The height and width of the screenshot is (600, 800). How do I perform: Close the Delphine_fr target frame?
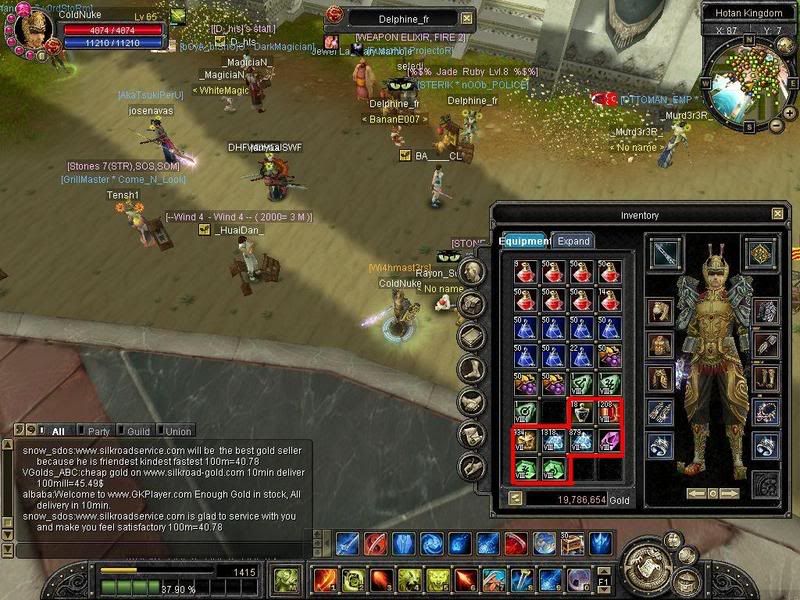click(465, 18)
